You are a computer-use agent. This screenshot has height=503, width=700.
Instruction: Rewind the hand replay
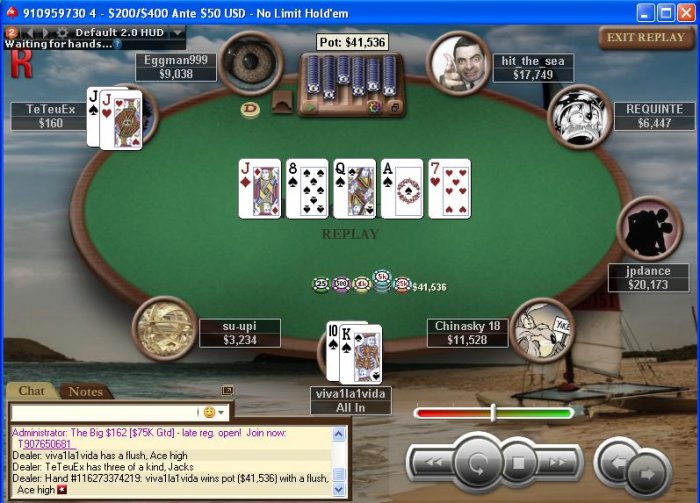coord(432,462)
